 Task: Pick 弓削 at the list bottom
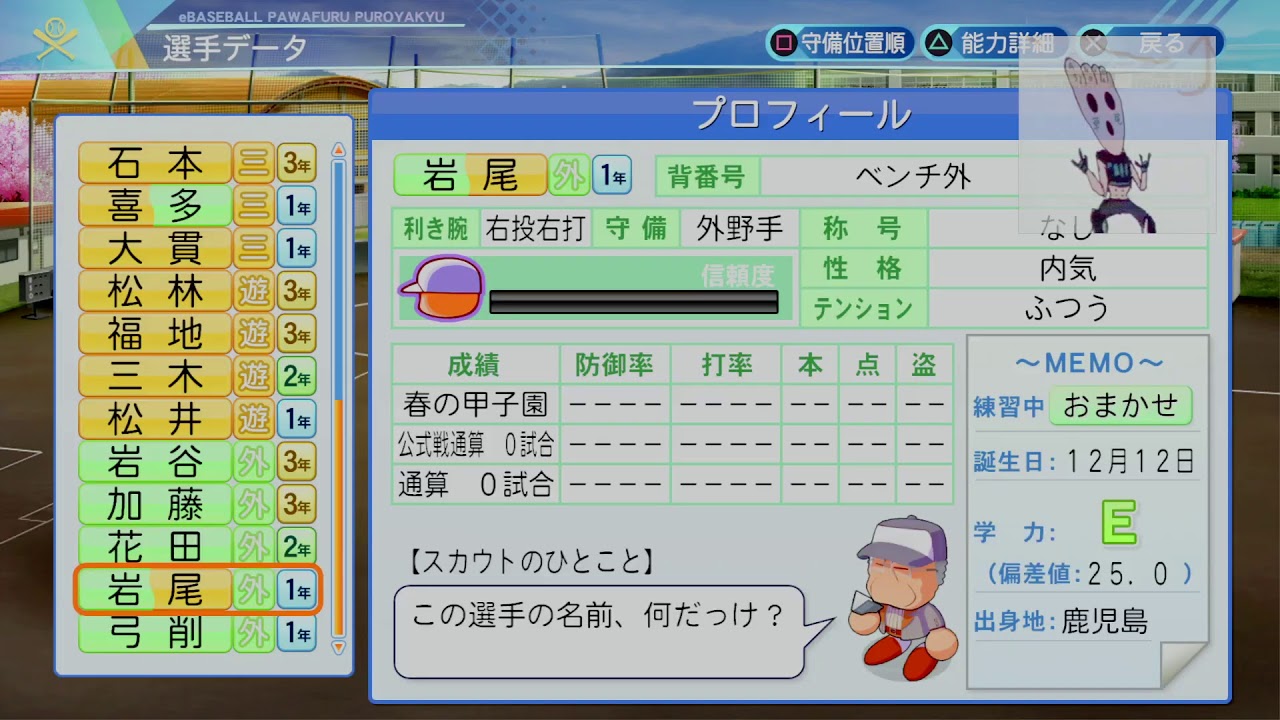tap(197, 633)
